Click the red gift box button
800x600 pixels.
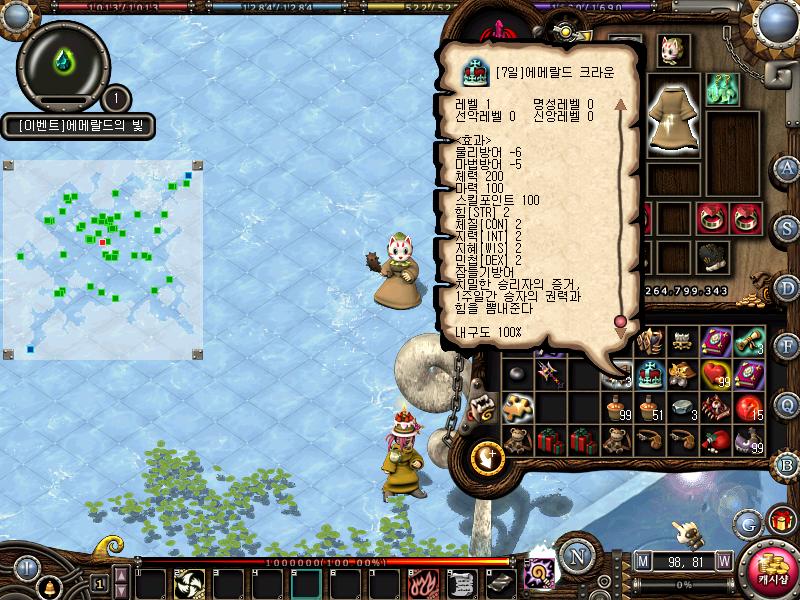781,520
